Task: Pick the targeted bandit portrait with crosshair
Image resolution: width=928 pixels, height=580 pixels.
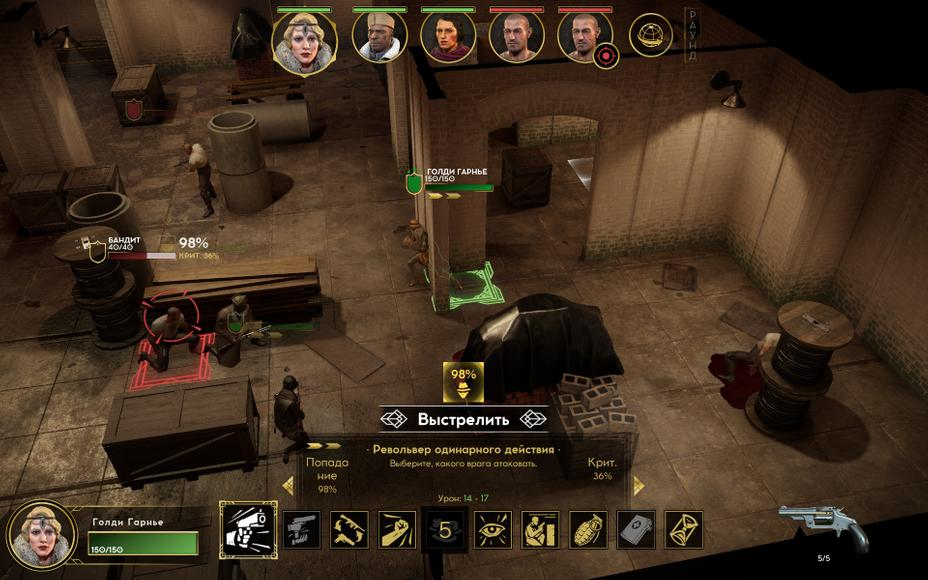Action: [585, 37]
